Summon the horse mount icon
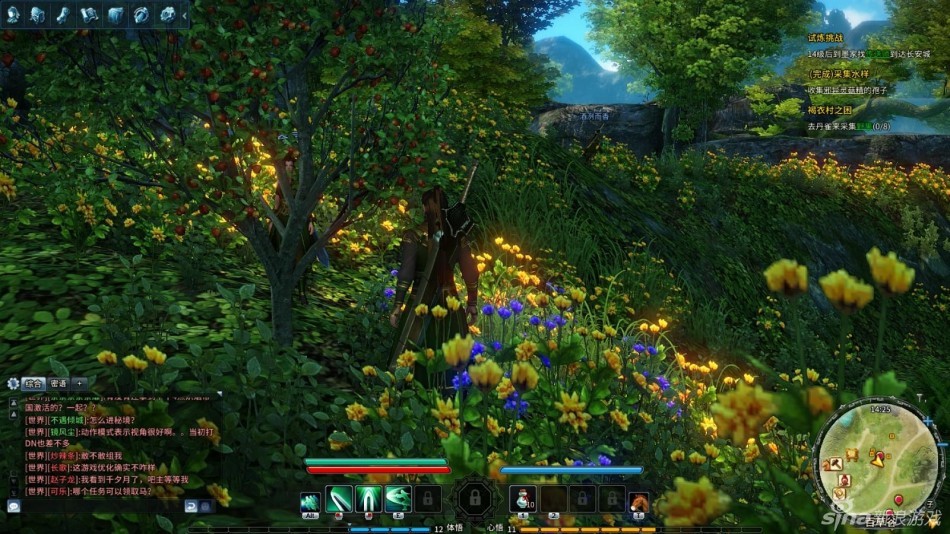The height and width of the screenshot is (534, 950). [639, 499]
